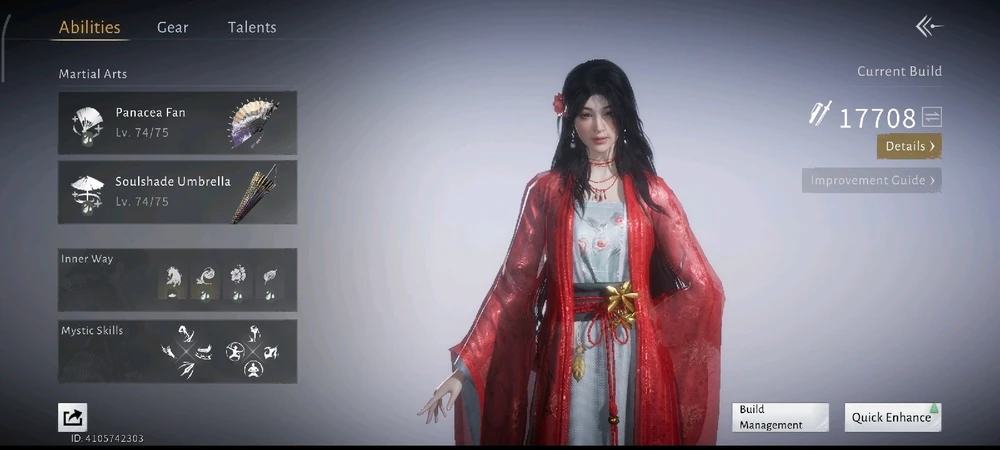
Task: Choose the Soulshade Umbrella martial art
Action: 177,192
